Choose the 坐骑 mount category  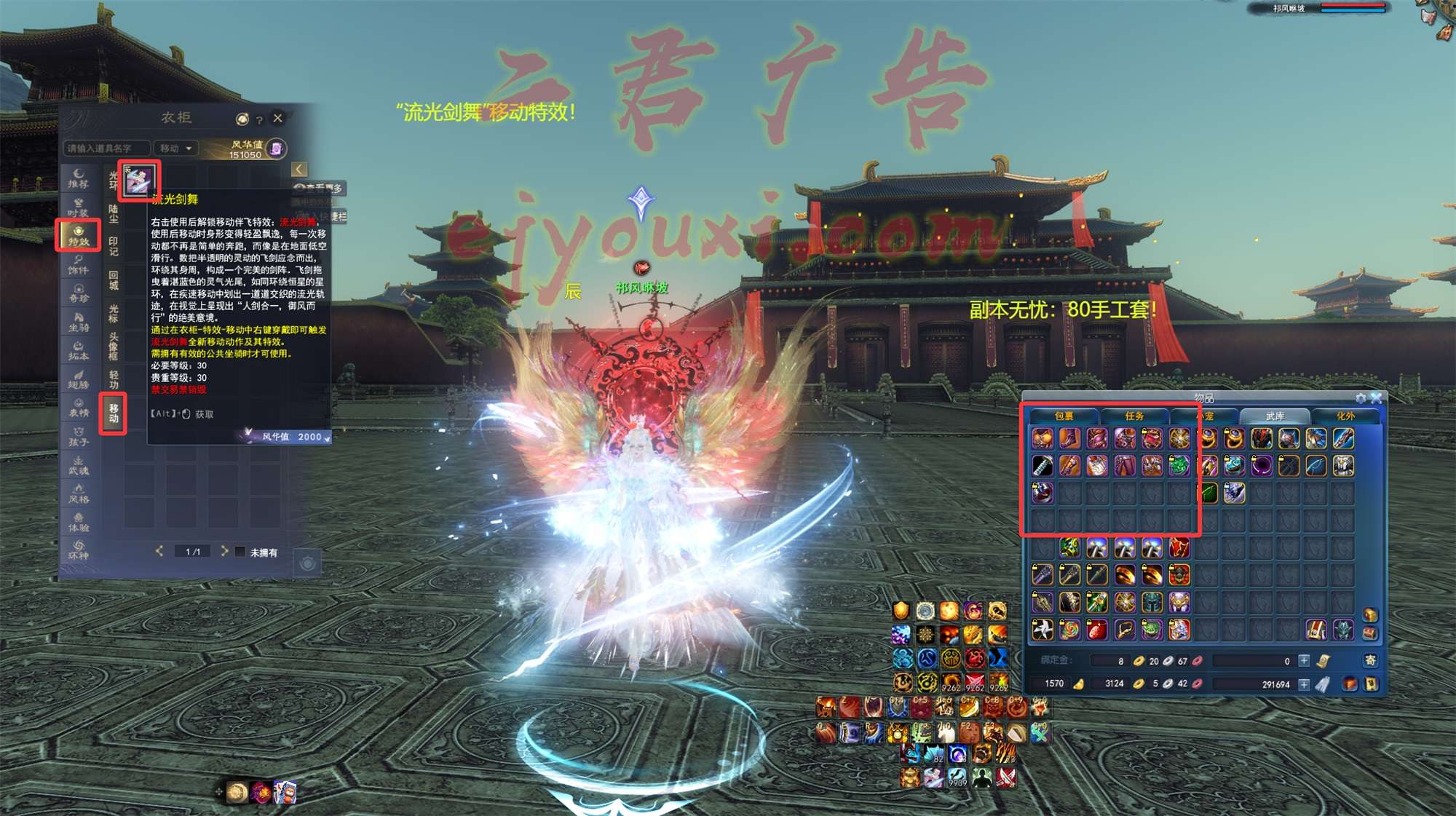[x=79, y=321]
